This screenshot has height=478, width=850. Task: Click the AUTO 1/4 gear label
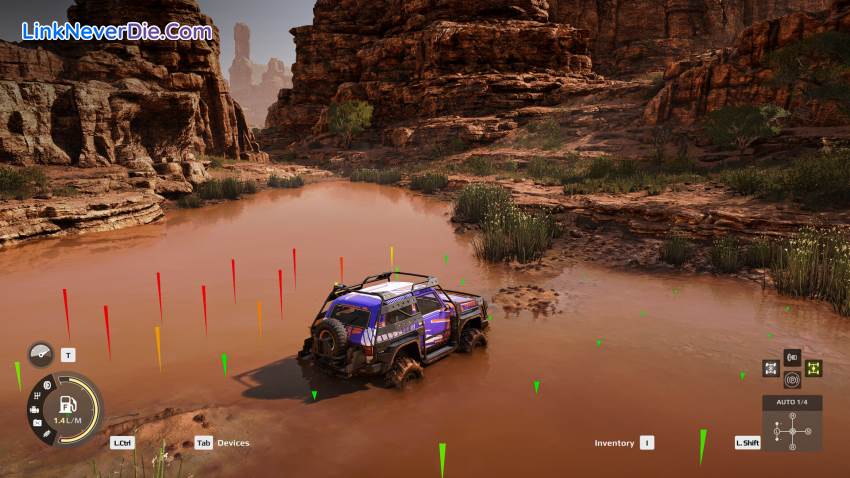[792, 402]
